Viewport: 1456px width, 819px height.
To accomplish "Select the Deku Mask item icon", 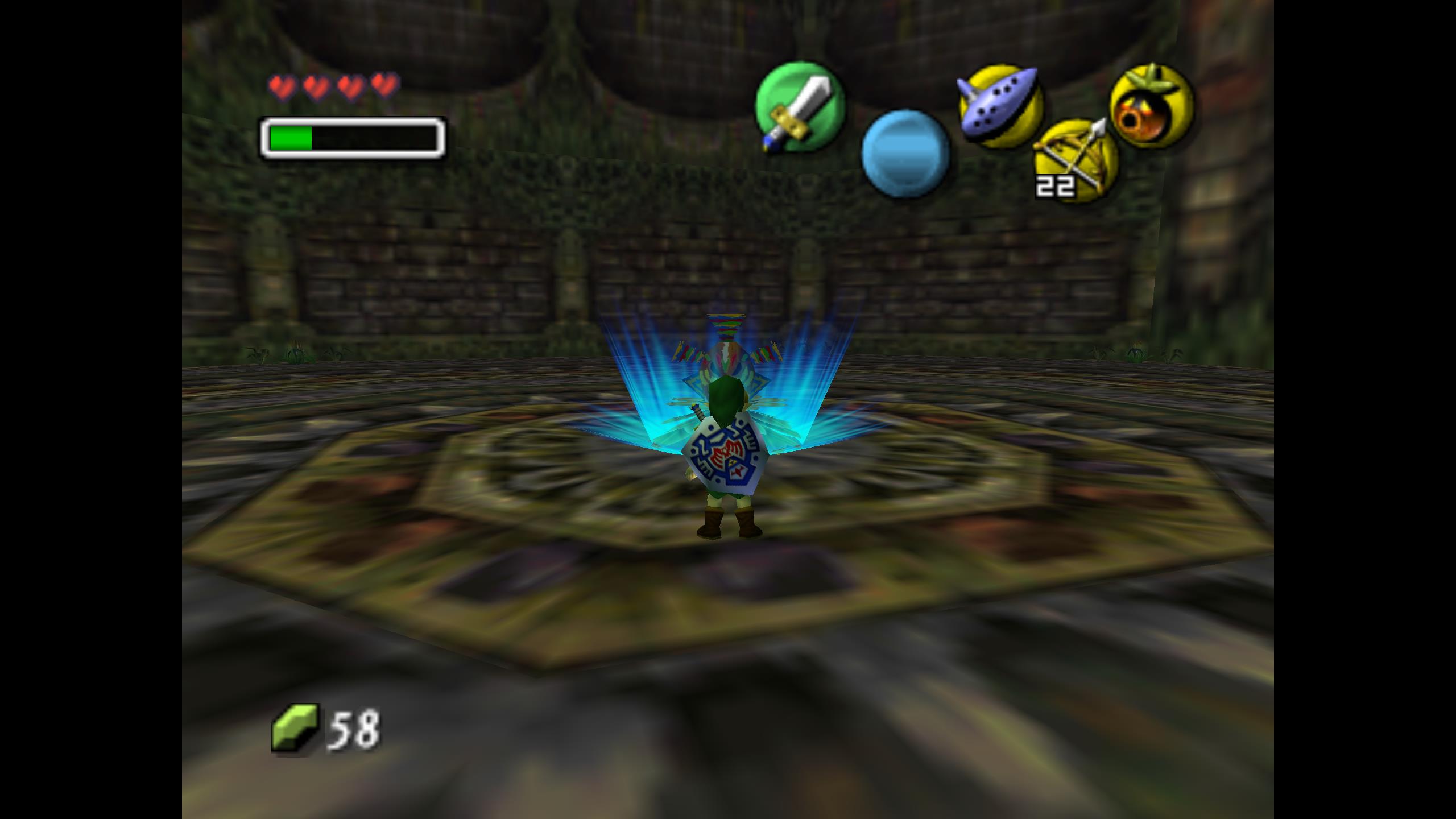I will (1152, 106).
